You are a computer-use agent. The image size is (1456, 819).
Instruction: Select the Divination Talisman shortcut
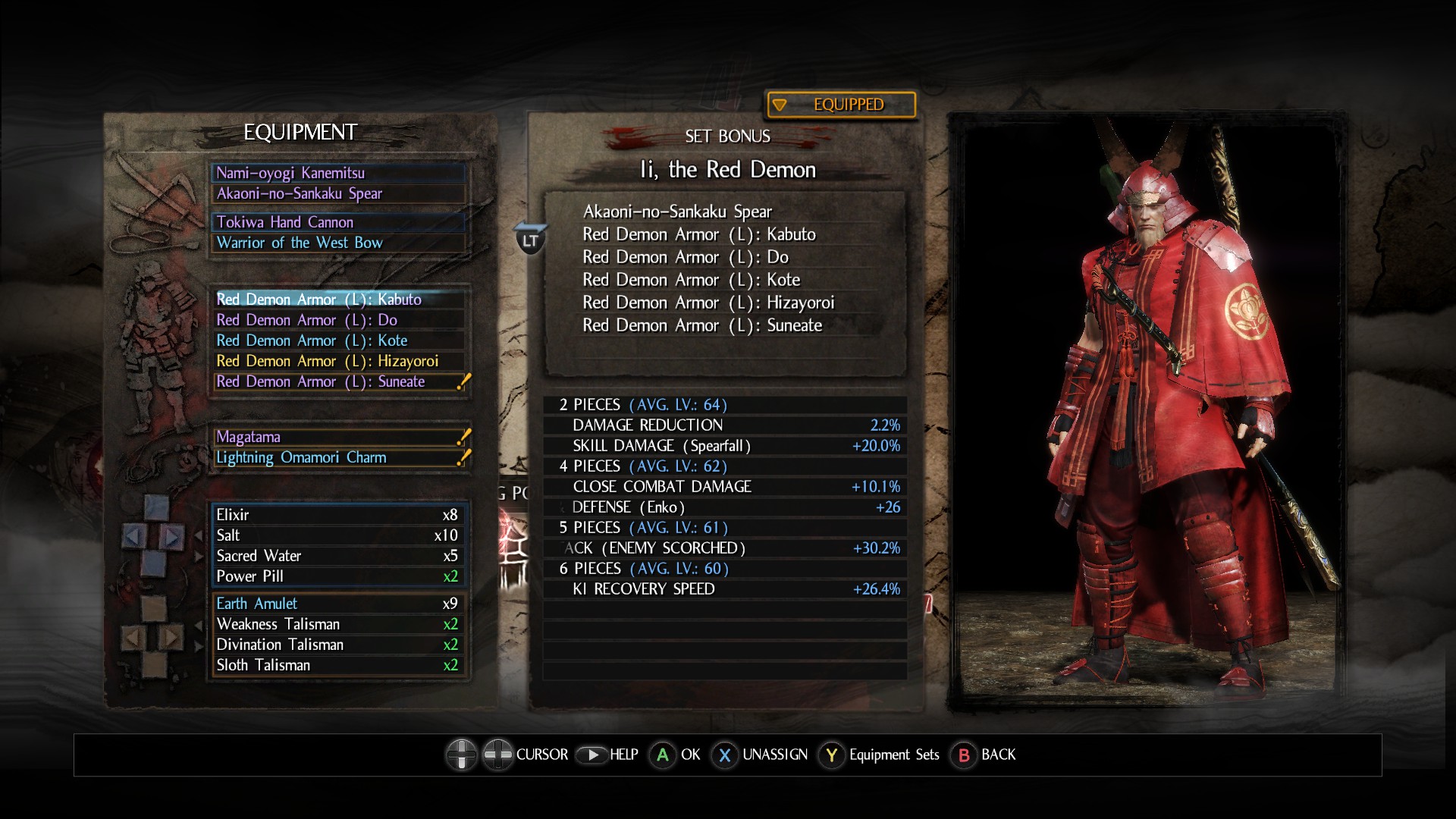[x=338, y=645]
